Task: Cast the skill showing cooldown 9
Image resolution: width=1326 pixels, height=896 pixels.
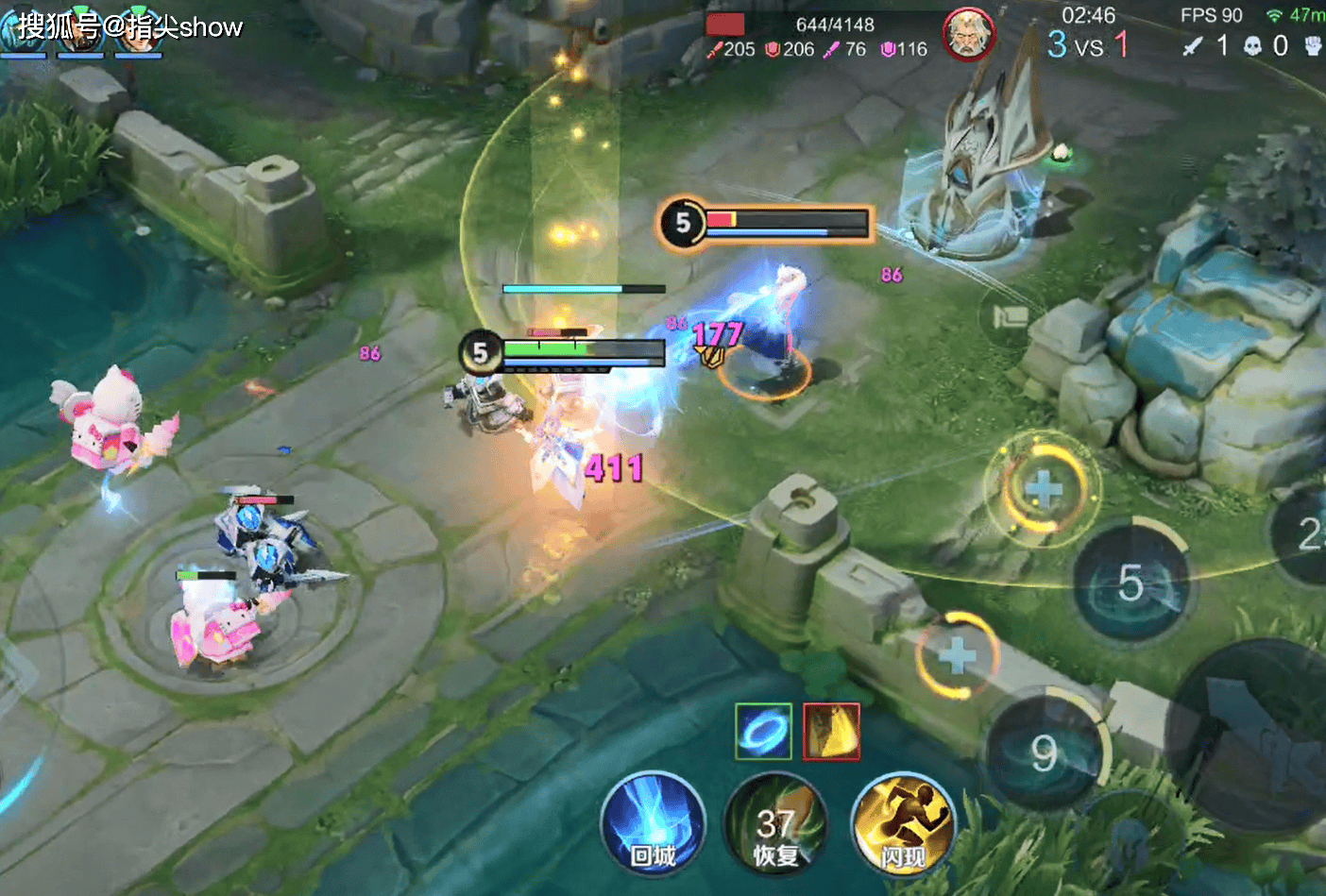Action: coord(1045,752)
